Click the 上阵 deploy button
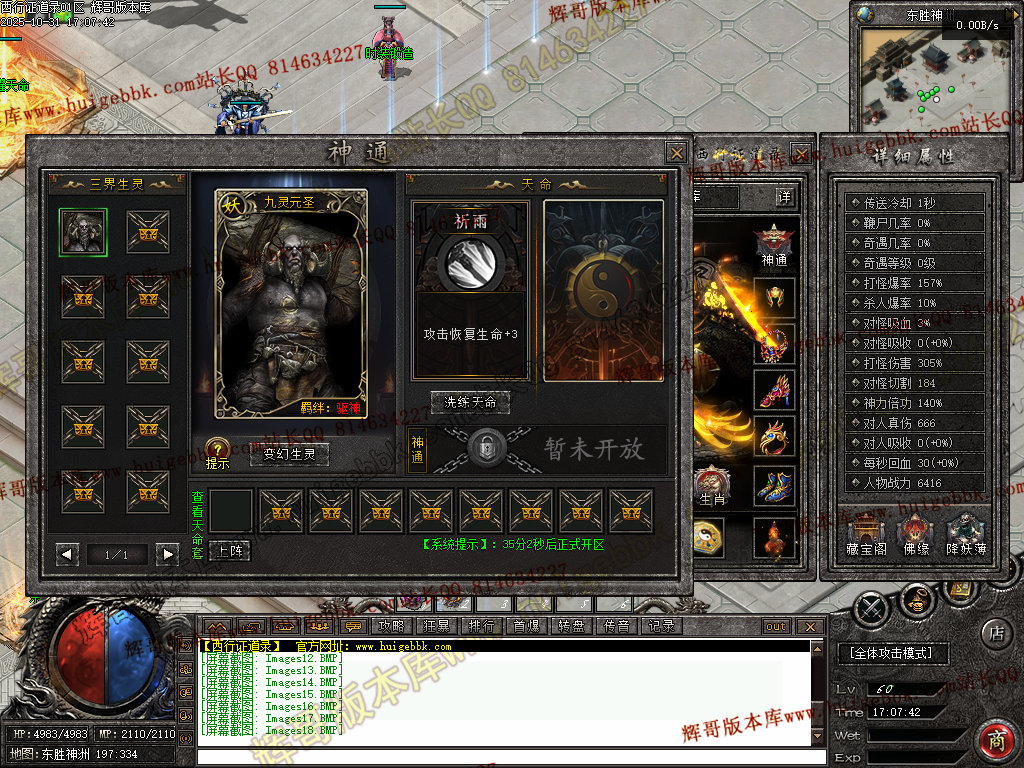The width and height of the screenshot is (1024, 768). 229,551
